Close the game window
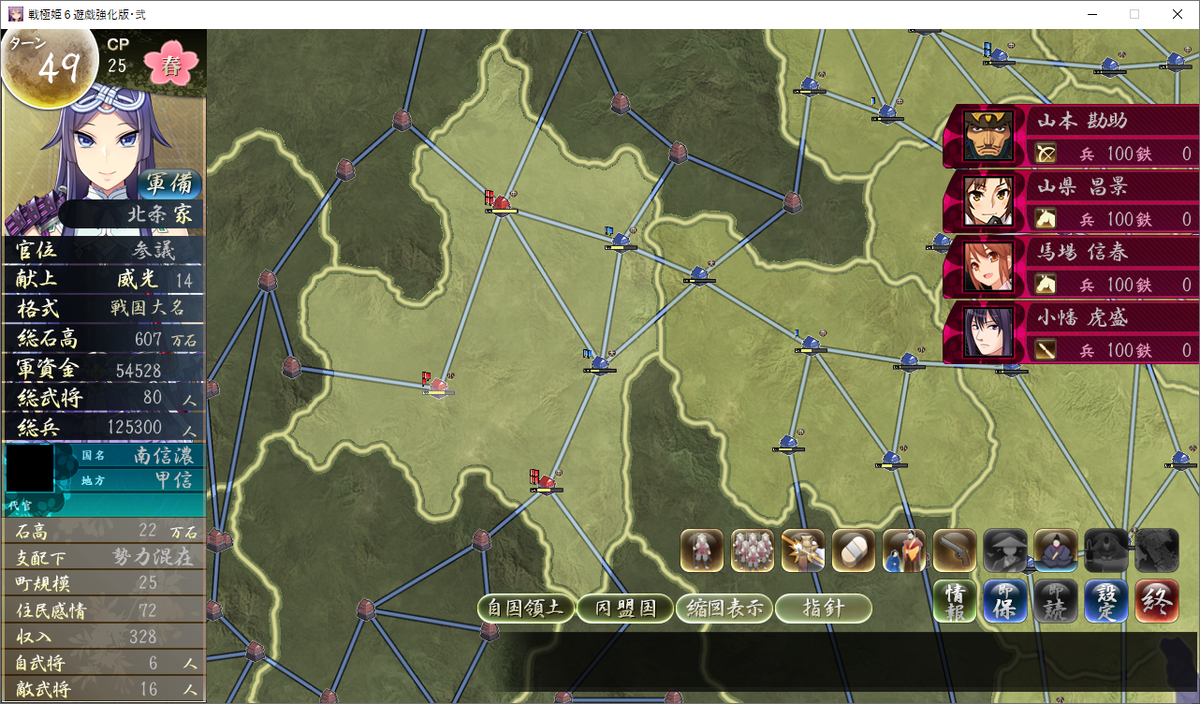Image resolution: width=1200 pixels, height=704 pixels. tap(1176, 14)
